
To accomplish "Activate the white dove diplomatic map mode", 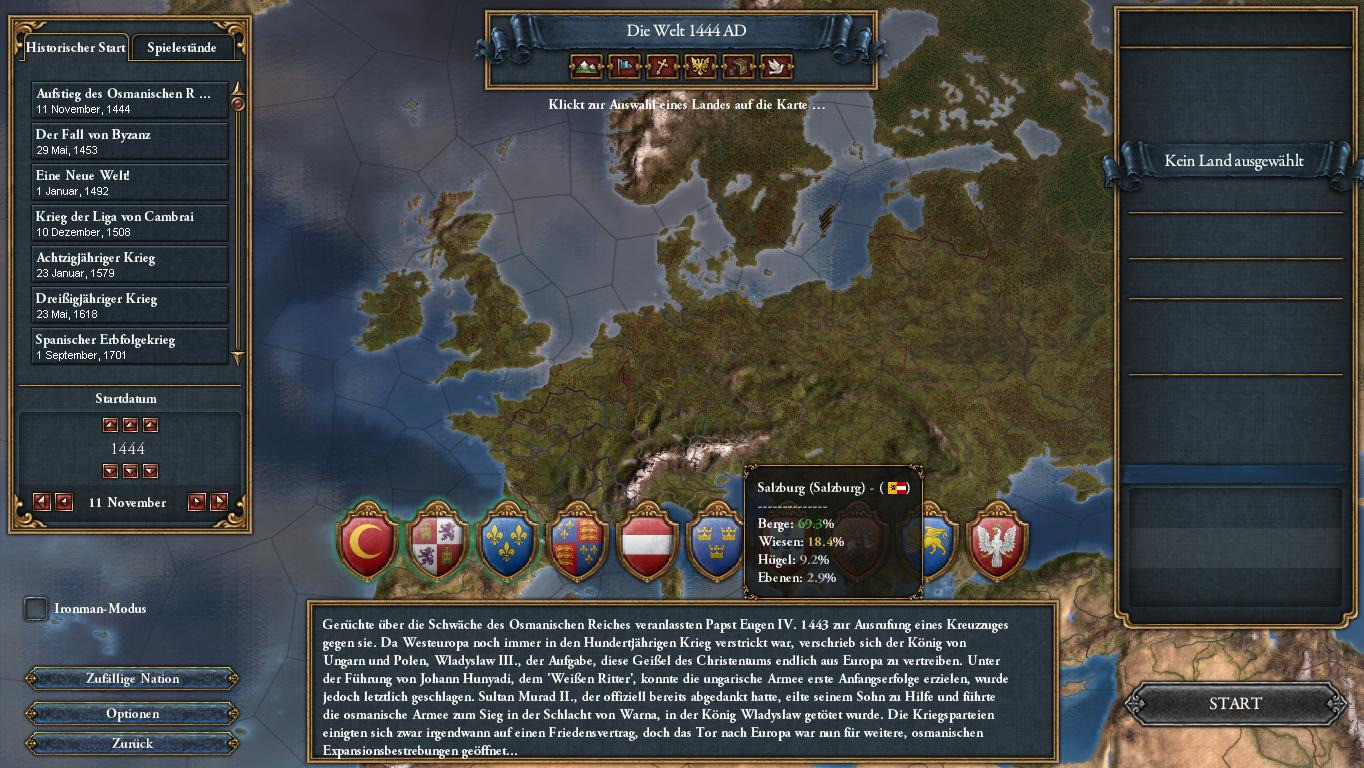I will 777,67.
